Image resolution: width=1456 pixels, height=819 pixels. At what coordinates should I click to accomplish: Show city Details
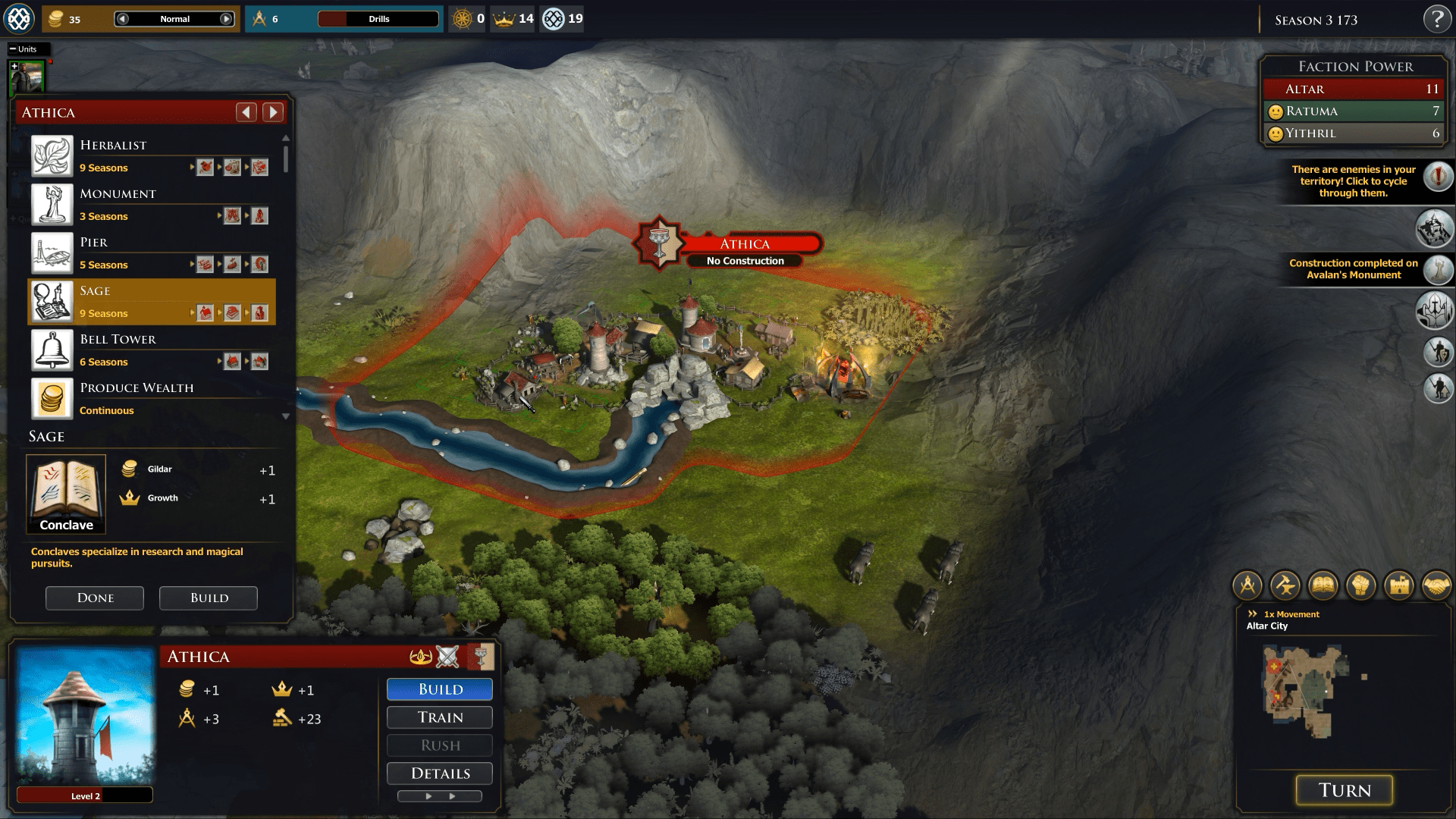click(x=440, y=773)
